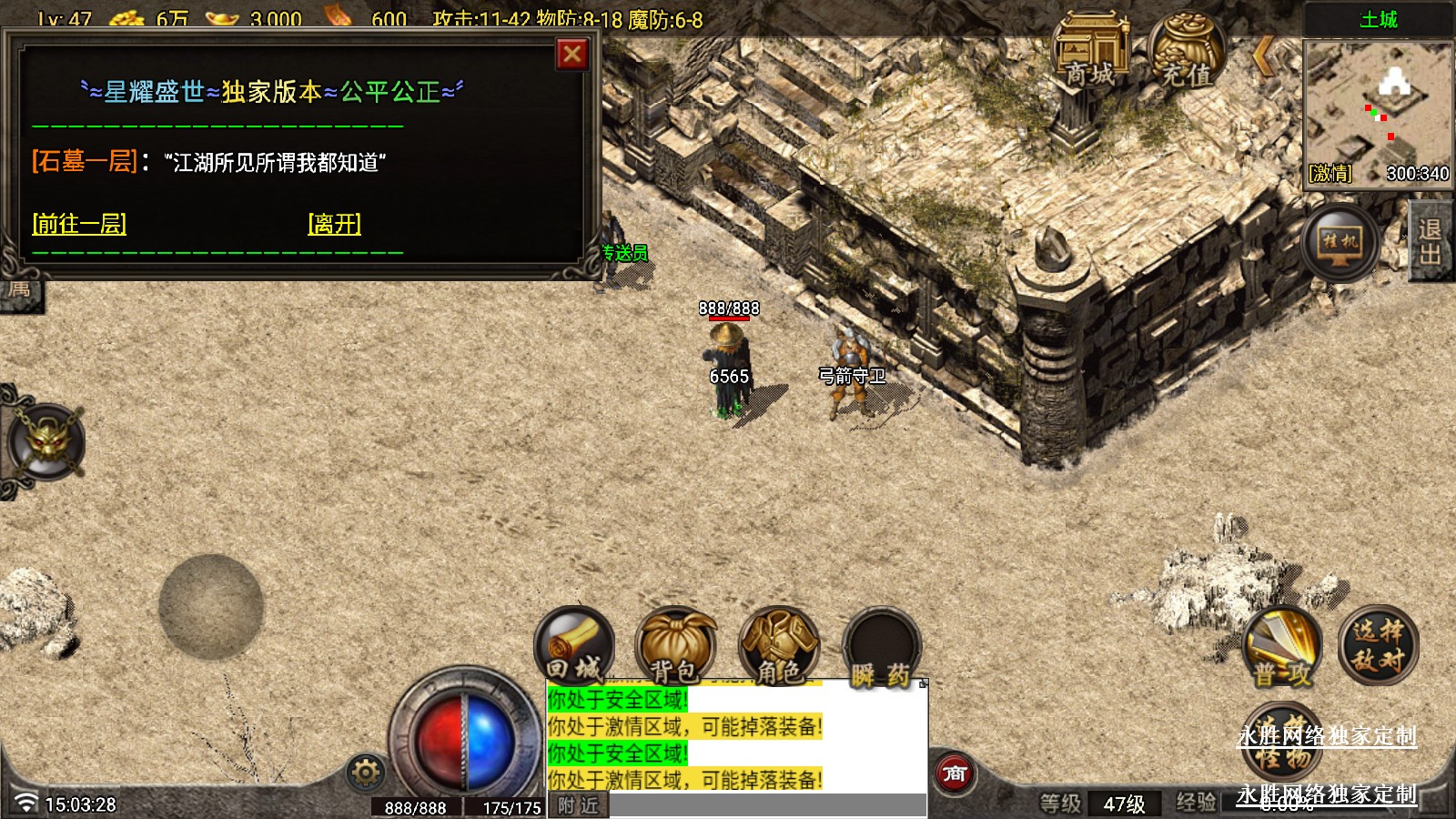Image resolution: width=1456 pixels, height=819 pixels.
Task: Open the 背包 backpack
Action: click(676, 646)
